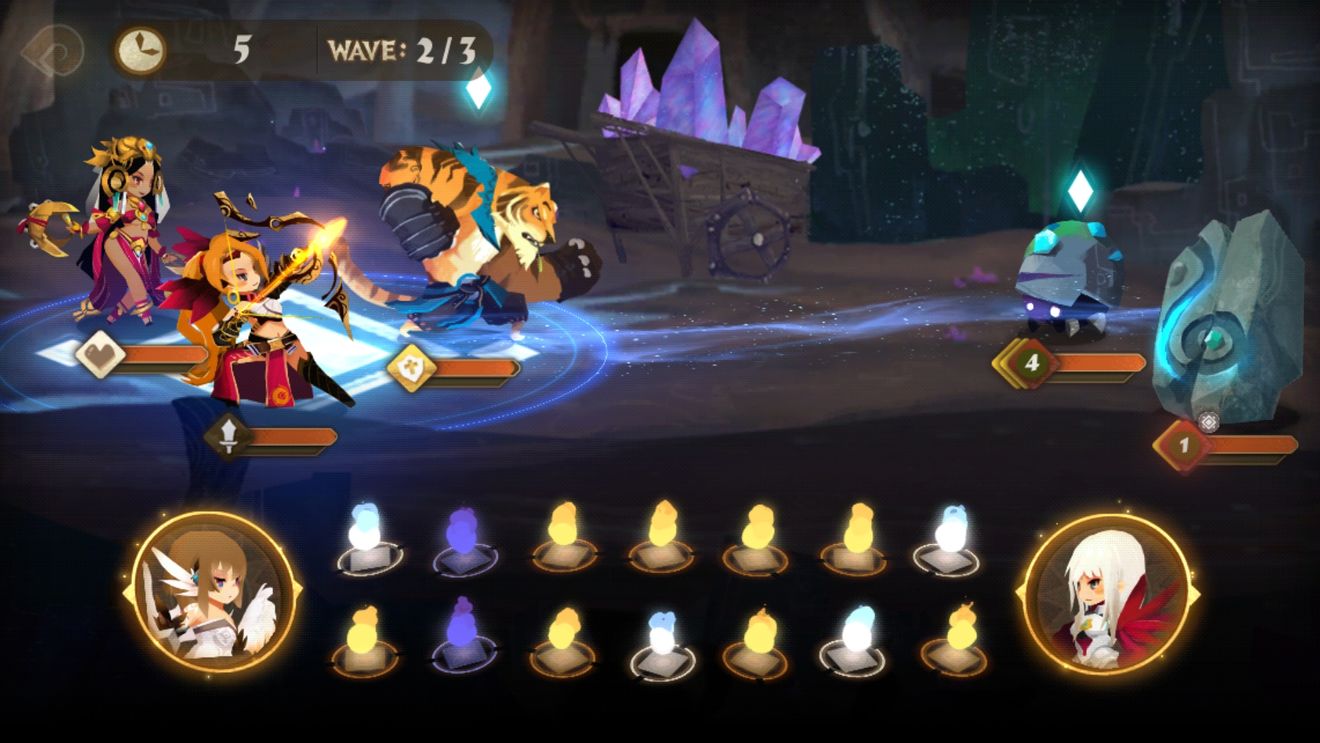Screen dimensions: 1320x743
Task: Activate the brown-haired winged girl portrait skill
Action: pyautogui.click(x=213, y=594)
